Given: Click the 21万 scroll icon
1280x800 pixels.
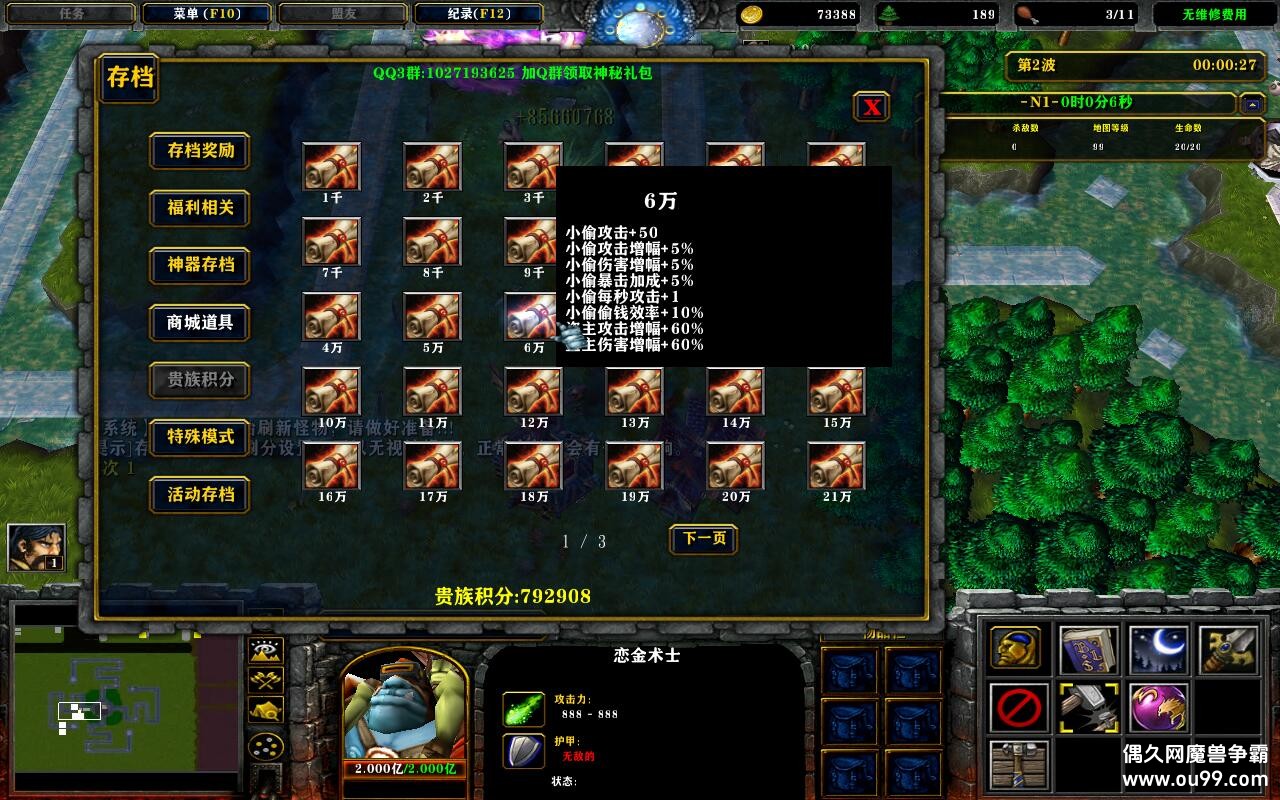Looking at the screenshot, I should [x=836, y=465].
